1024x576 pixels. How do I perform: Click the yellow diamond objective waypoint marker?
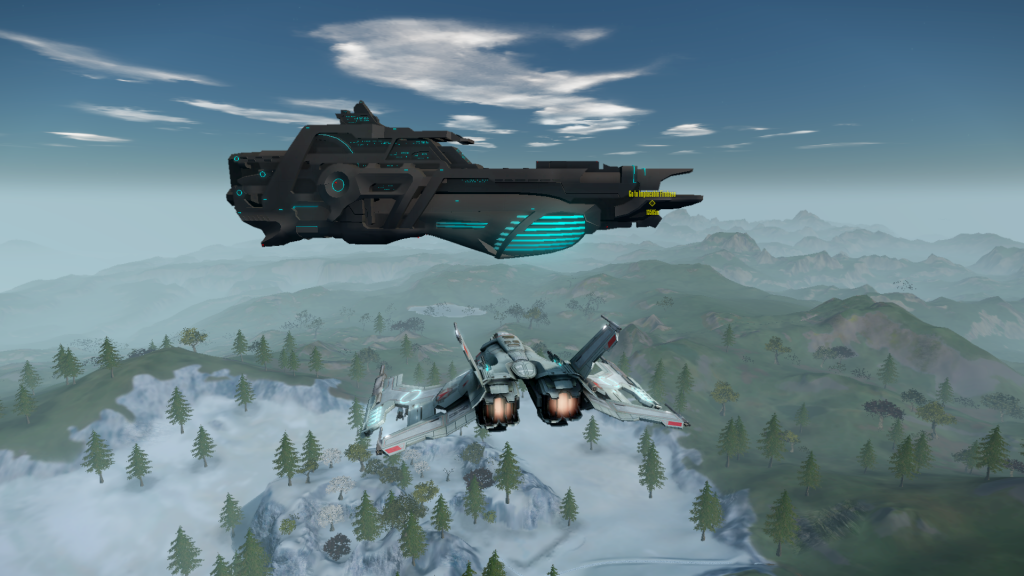point(652,203)
